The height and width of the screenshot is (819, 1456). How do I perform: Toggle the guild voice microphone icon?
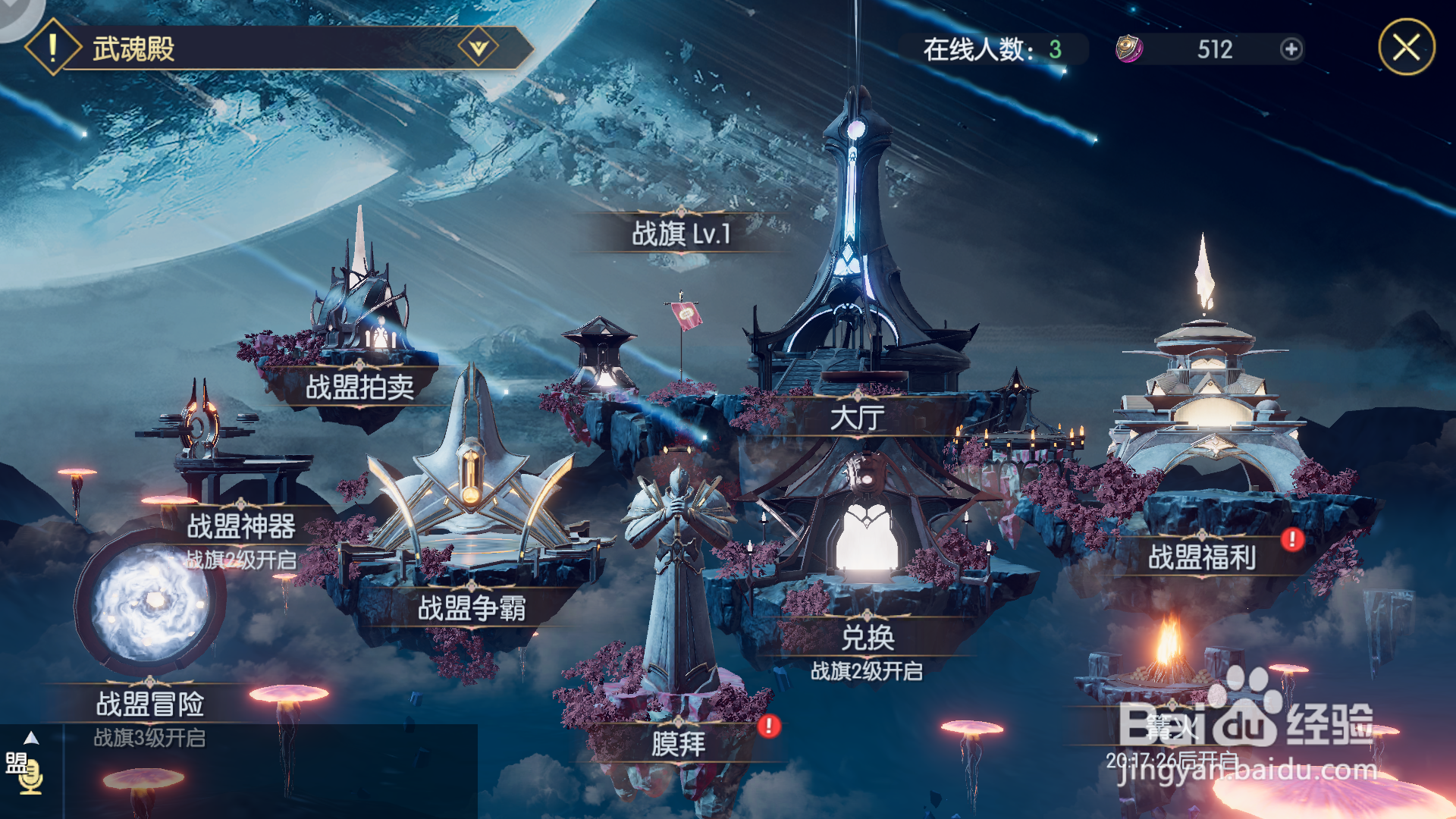(31, 777)
